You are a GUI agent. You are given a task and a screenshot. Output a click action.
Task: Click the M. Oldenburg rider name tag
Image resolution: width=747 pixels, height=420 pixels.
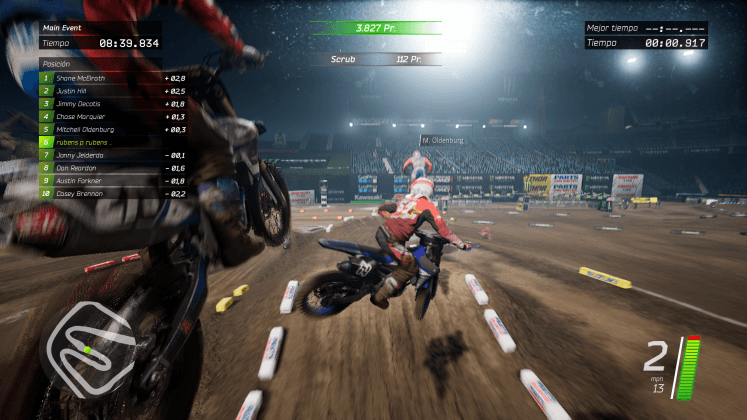(443, 141)
